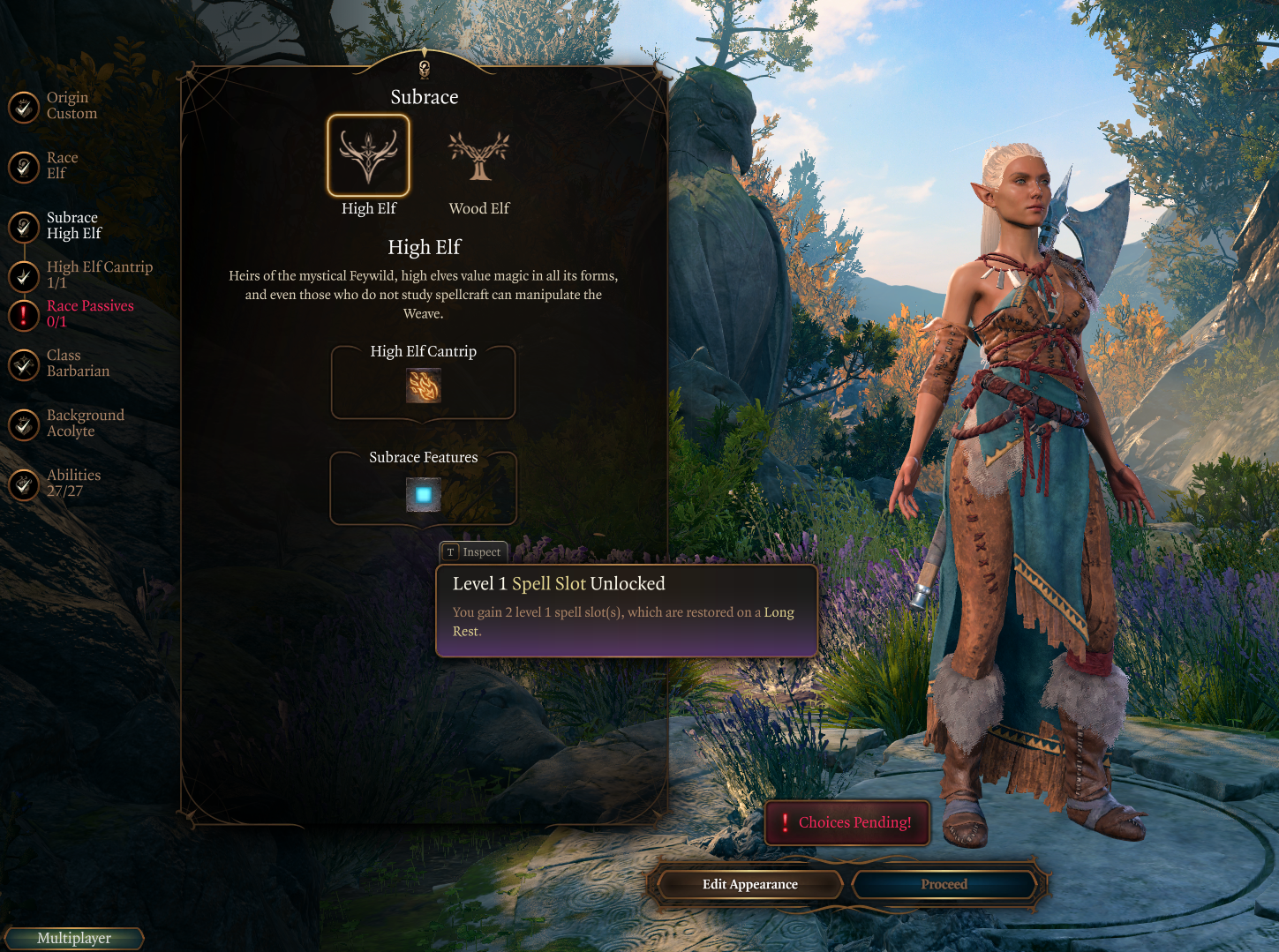Click the Proceed button
The width and height of the screenshot is (1279, 952).
coord(944,884)
